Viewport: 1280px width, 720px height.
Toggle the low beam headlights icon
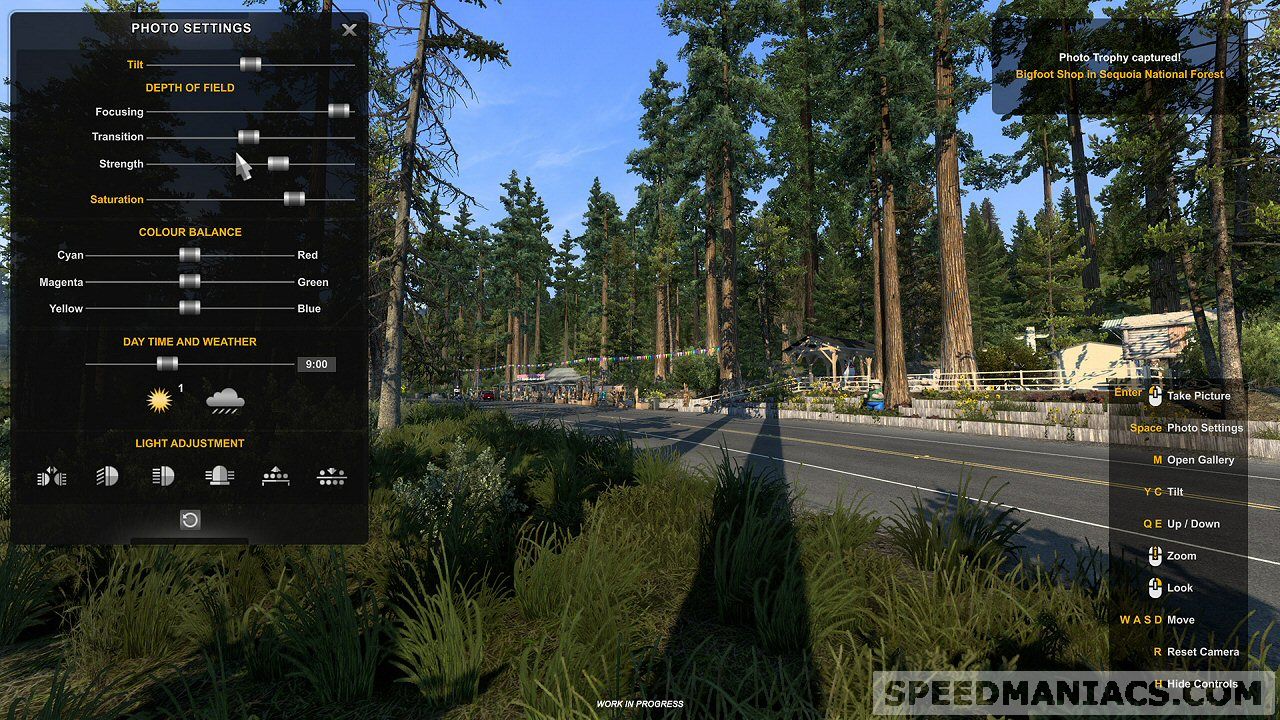point(107,477)
